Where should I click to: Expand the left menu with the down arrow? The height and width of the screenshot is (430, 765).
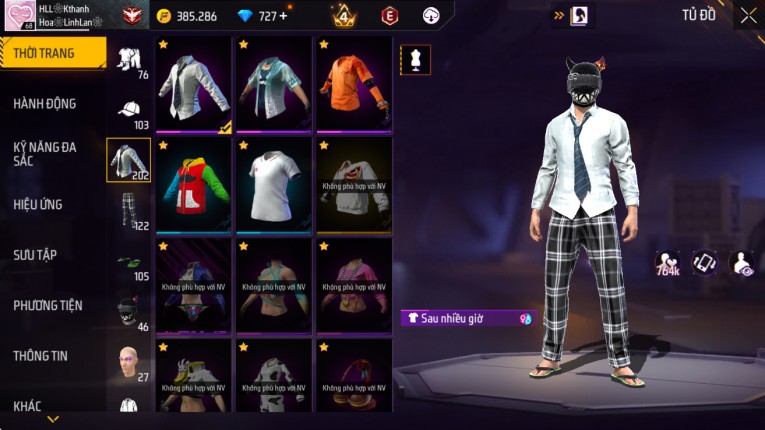(52, 419)
